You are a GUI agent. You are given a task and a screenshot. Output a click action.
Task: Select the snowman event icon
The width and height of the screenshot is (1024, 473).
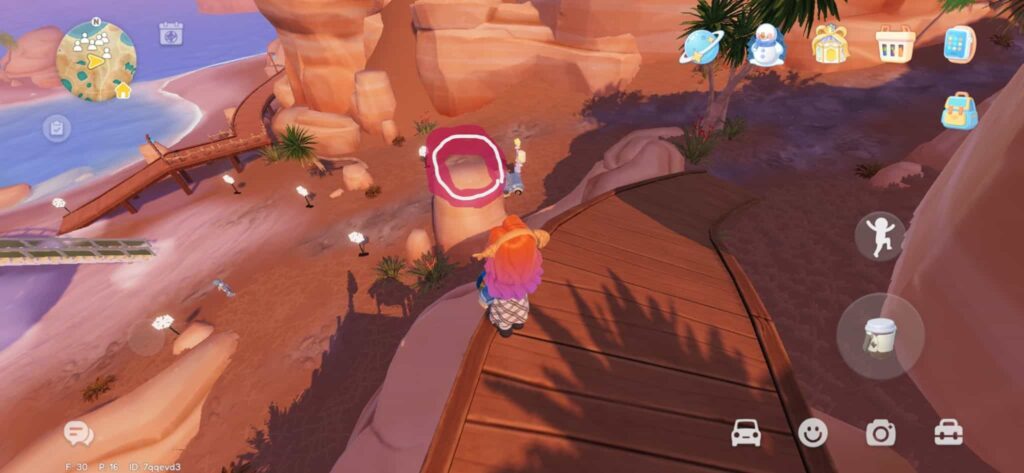766,45
